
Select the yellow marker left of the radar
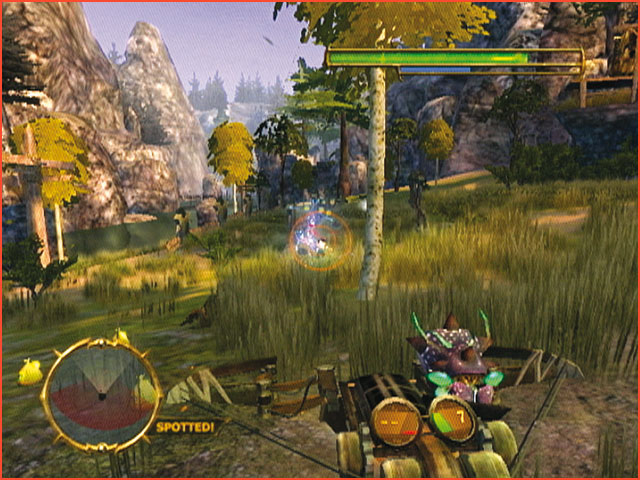(30, 373)
